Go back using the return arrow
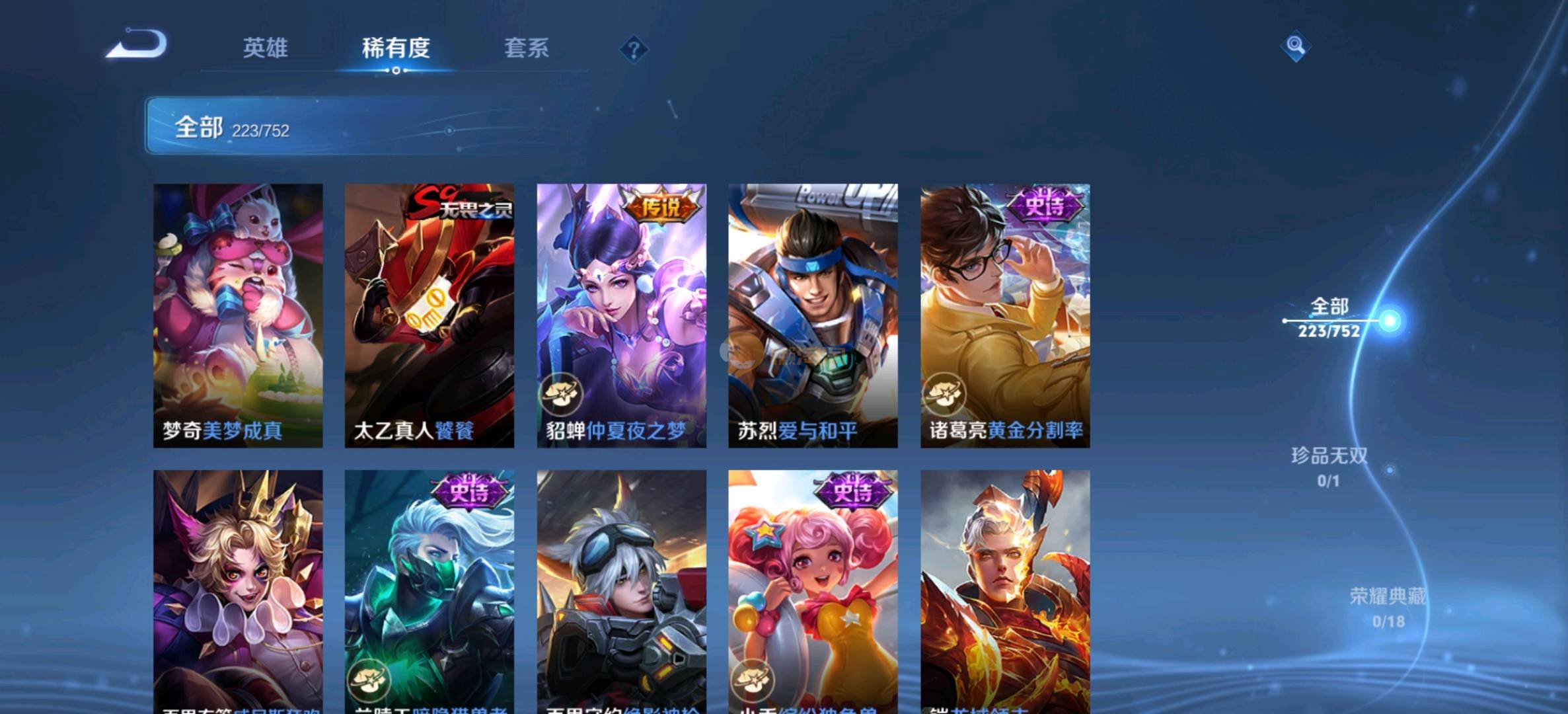The image size is (1568, 714). 137,45
